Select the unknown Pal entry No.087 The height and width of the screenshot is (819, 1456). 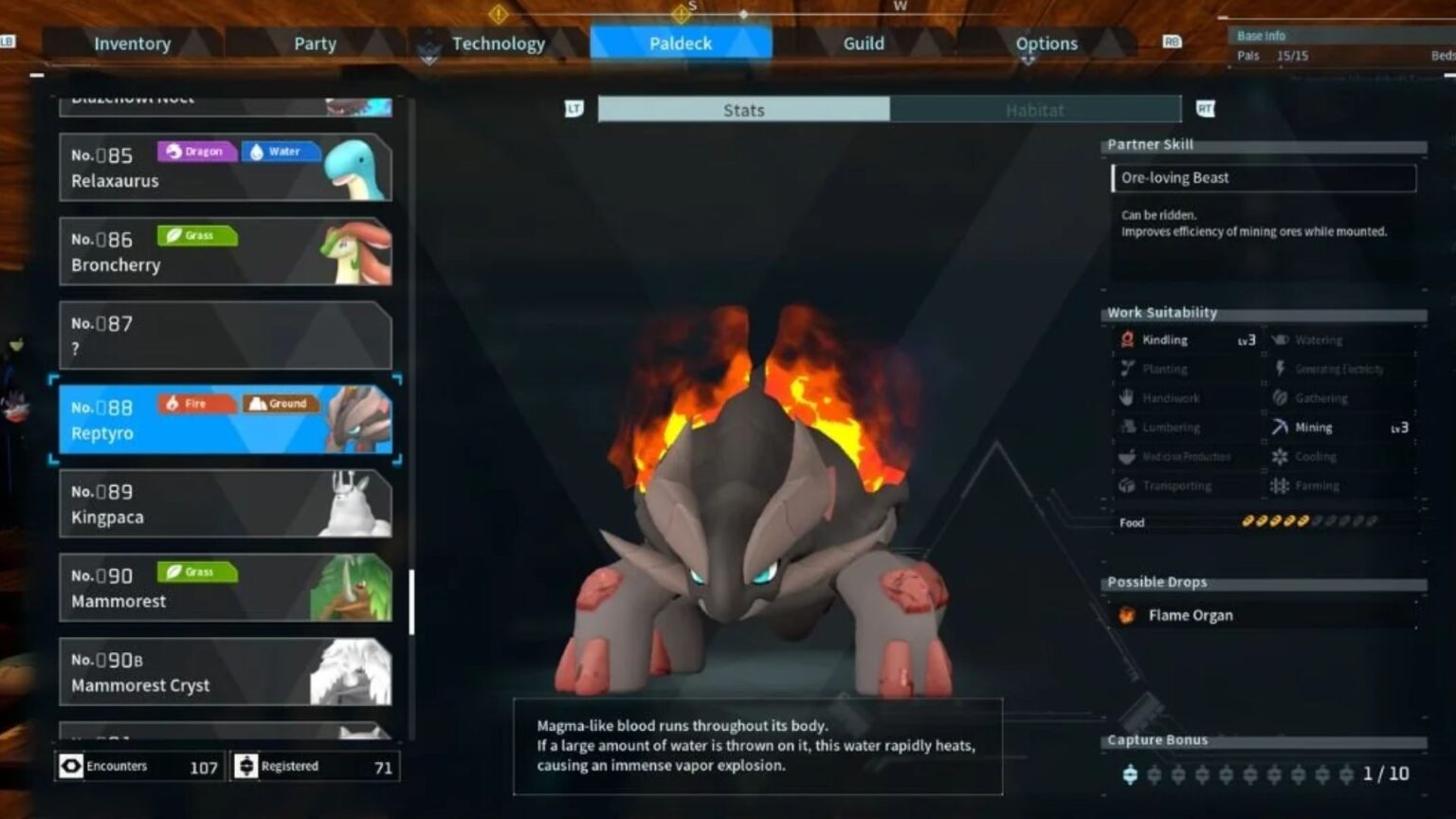tap(226, 335)
